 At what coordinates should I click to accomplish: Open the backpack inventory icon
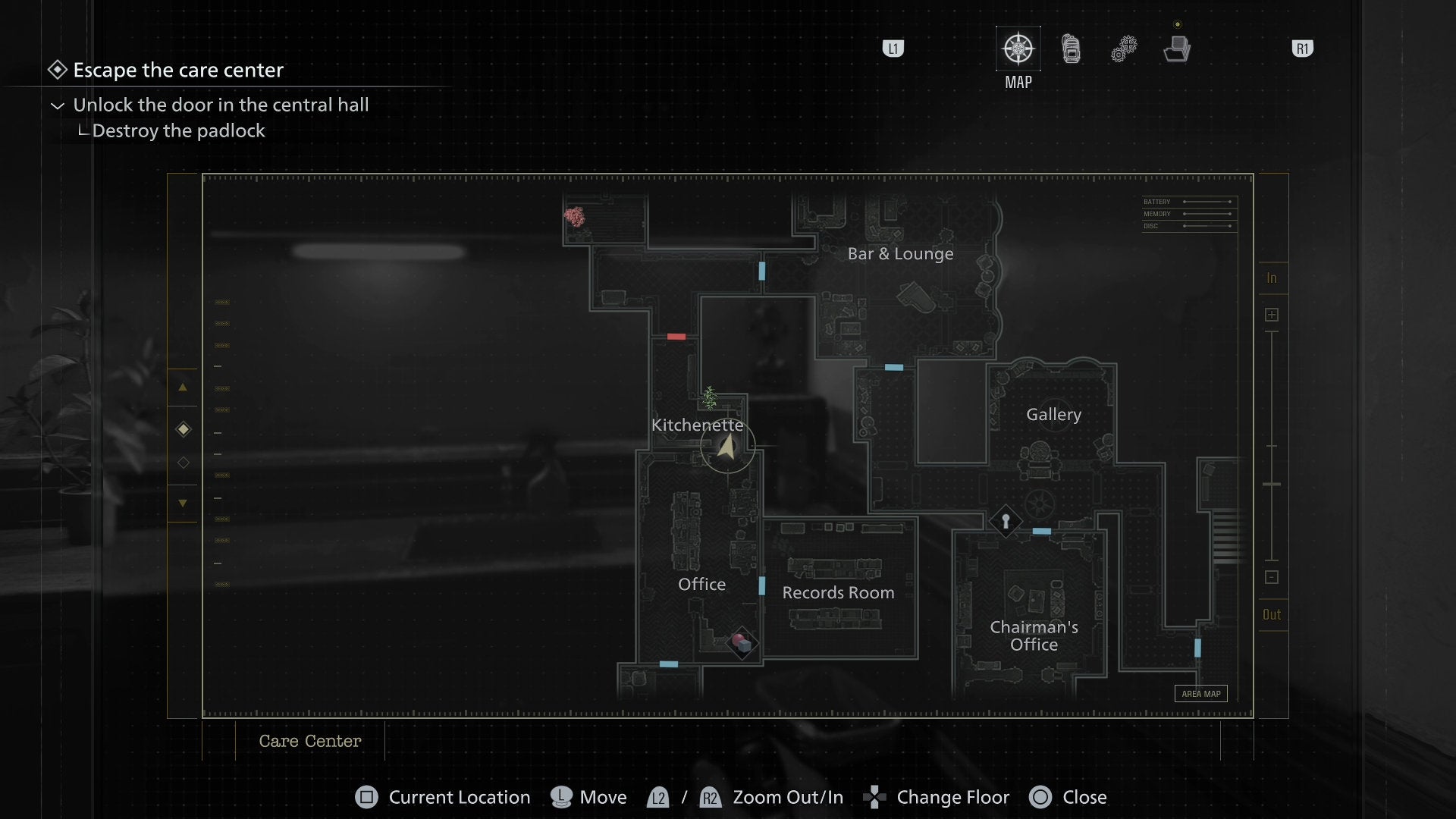pyautogui.click(x=1070, y=47)
